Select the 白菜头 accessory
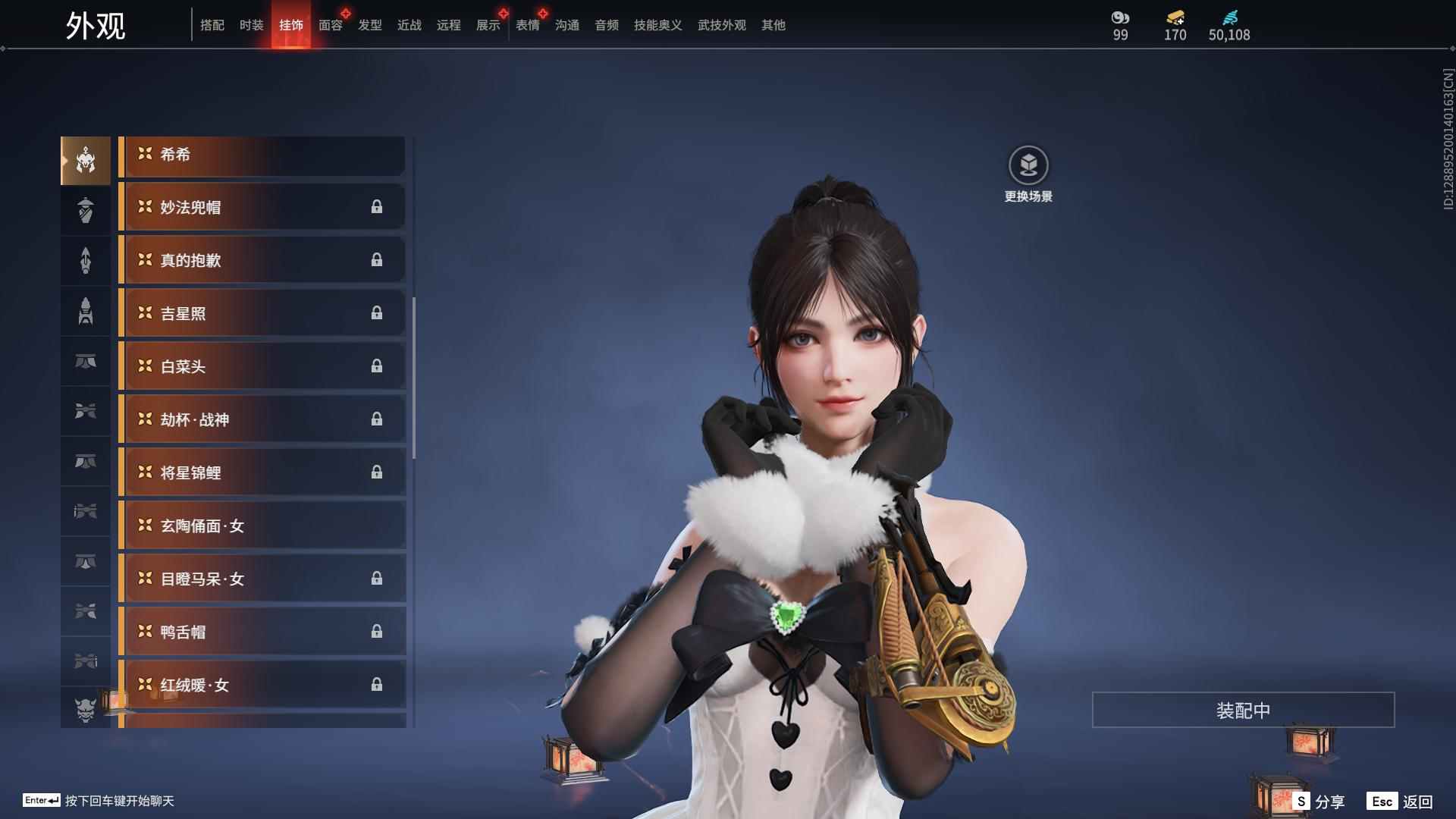The height and width of the screenshot is (819, 1456). click(262, 366)
